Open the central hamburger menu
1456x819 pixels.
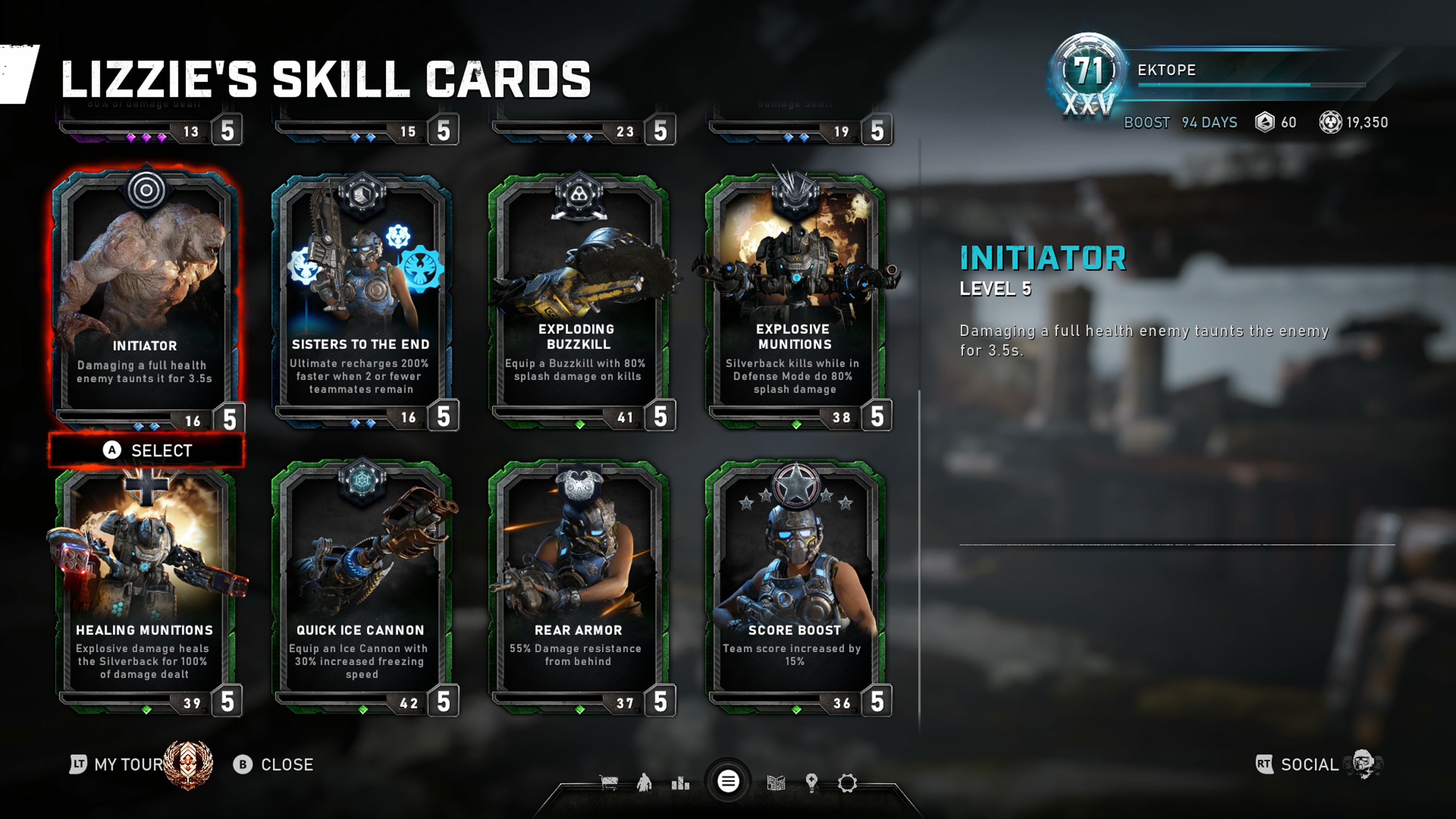coord(728,782)
